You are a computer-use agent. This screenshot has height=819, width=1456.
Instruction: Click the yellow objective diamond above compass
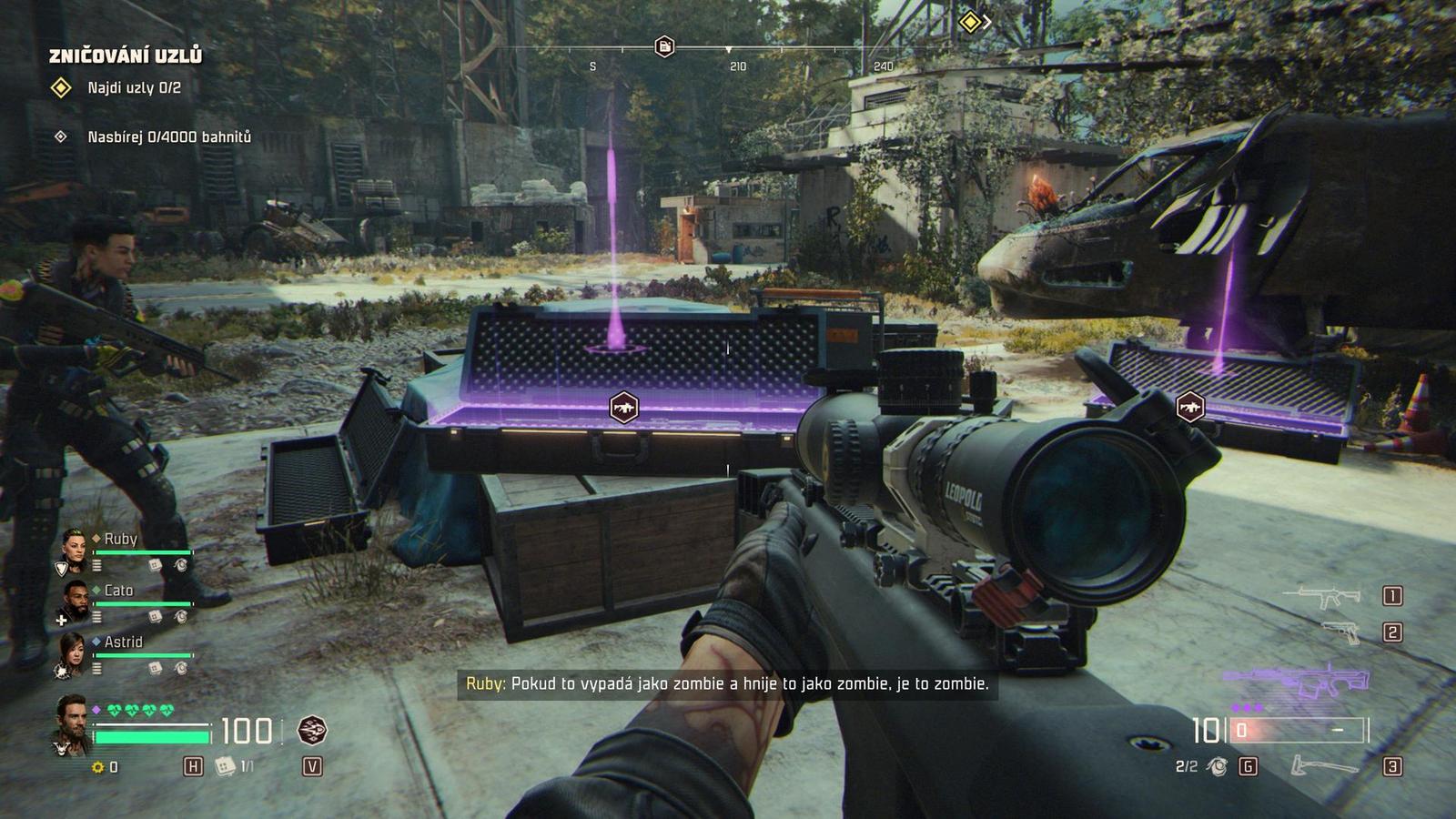[970, 21]
